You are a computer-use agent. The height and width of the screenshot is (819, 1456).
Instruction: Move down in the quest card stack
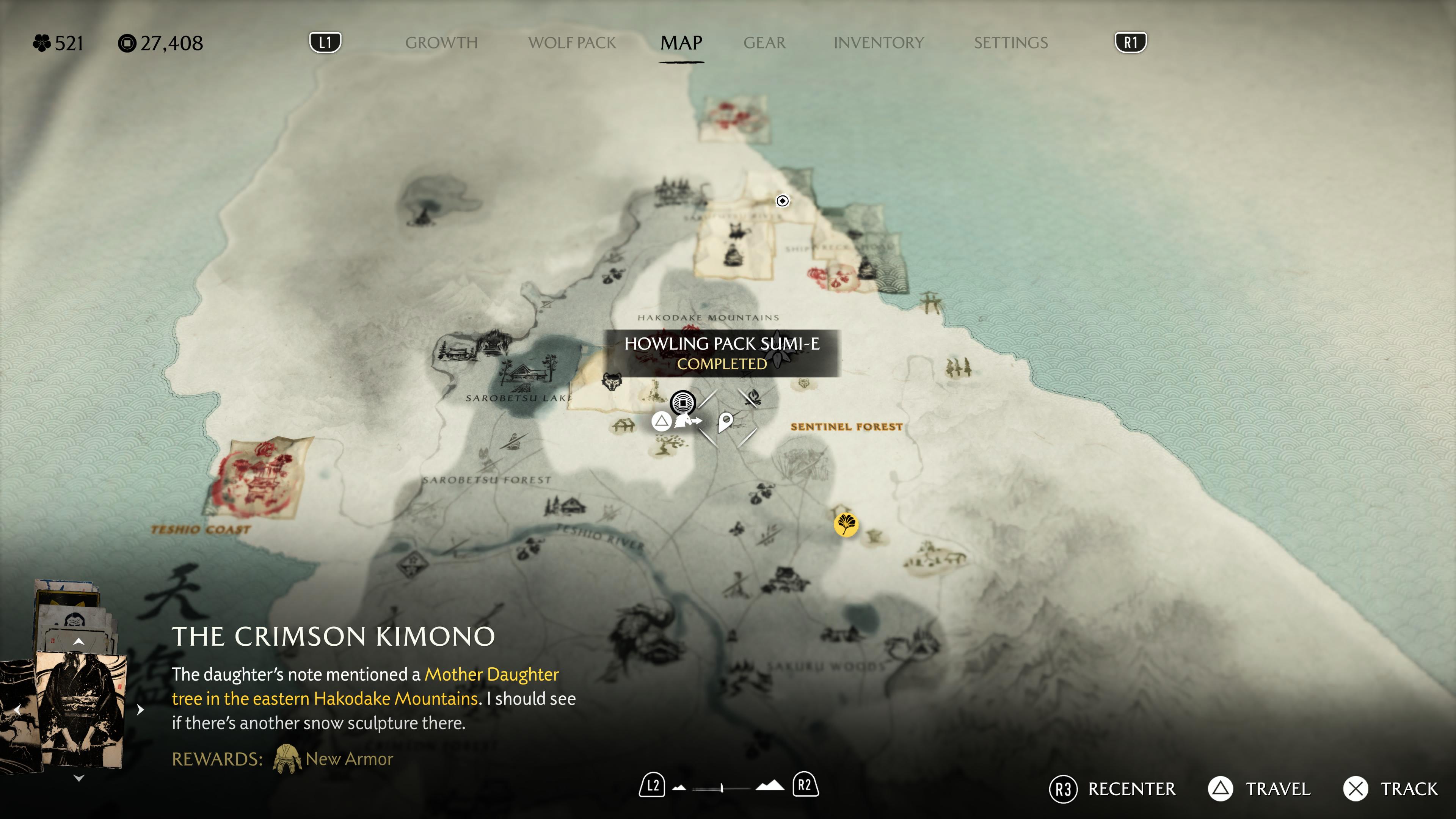(x=79, y=778)
